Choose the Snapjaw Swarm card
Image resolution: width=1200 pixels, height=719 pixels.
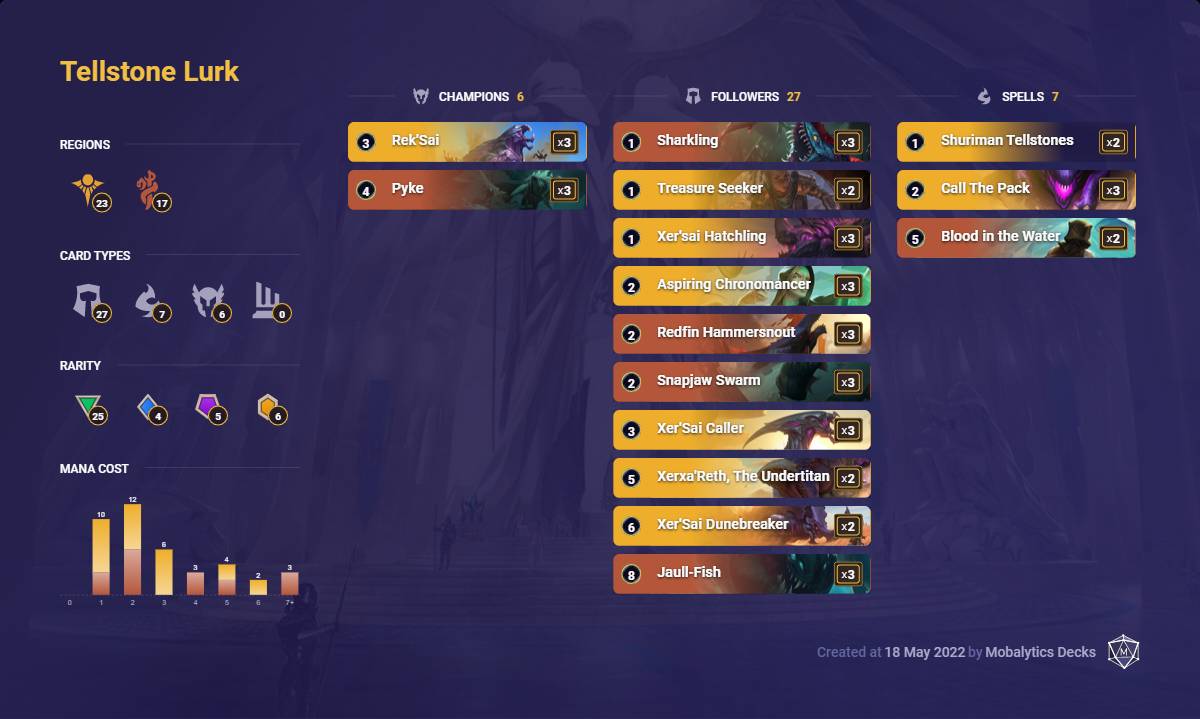click(x=741, y=382)
